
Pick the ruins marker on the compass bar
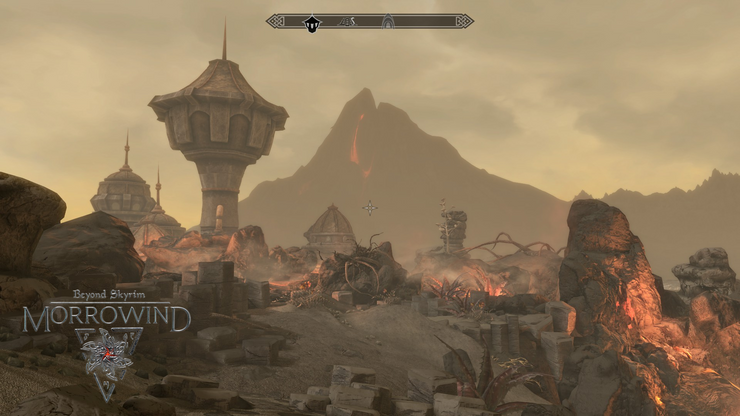coord(347,21)
